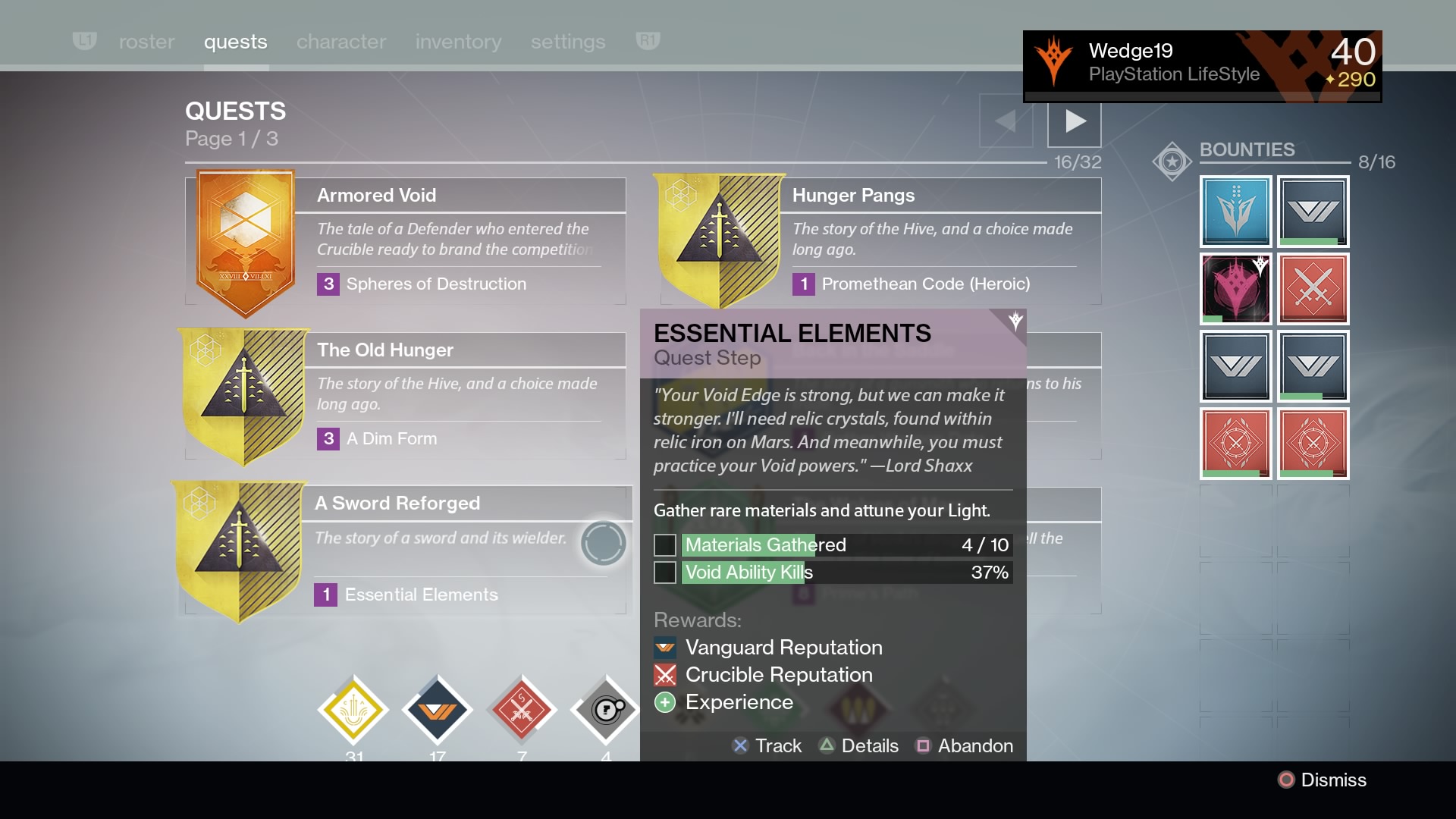Toggle the circular tracker on A Sword Reforged
Screen dimensions: 1456x819
(x=603, y=543)
